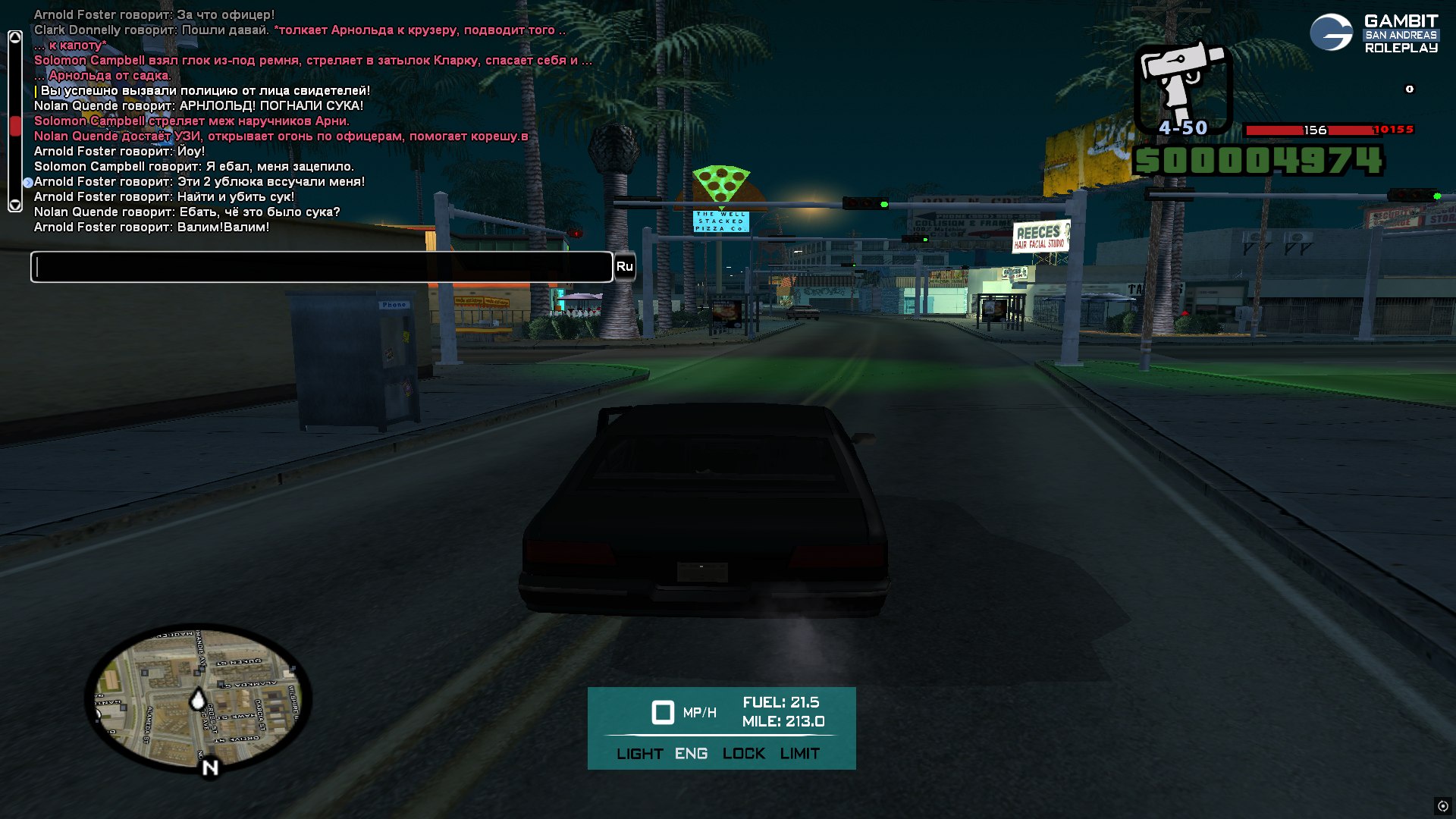Toggle the Ru keyboard language button
The image size is (1456, 819).
(x=624, y=267)
